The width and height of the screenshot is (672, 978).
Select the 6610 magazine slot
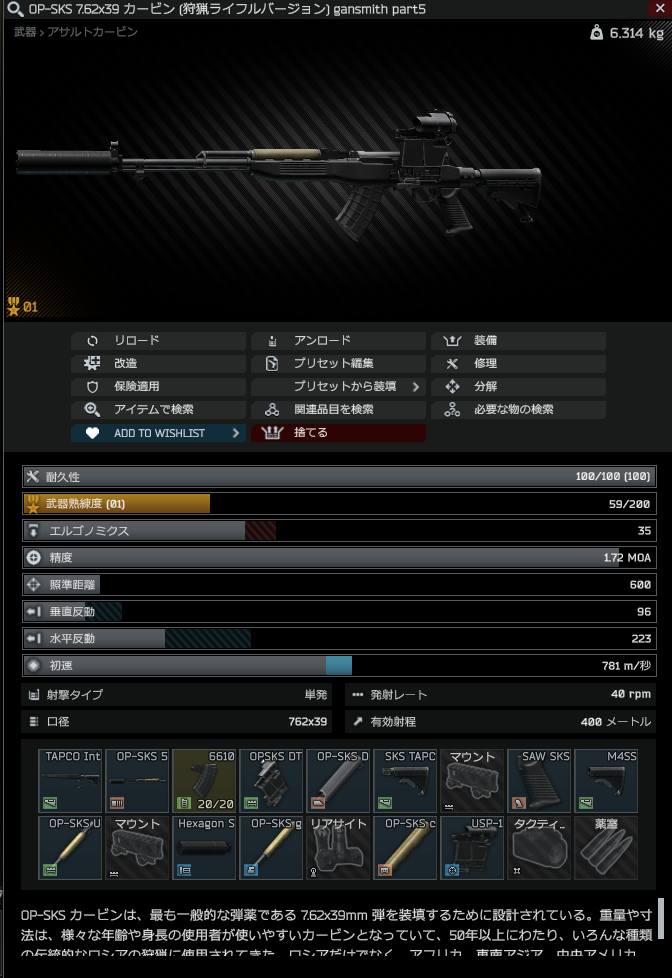coord(205,781)
